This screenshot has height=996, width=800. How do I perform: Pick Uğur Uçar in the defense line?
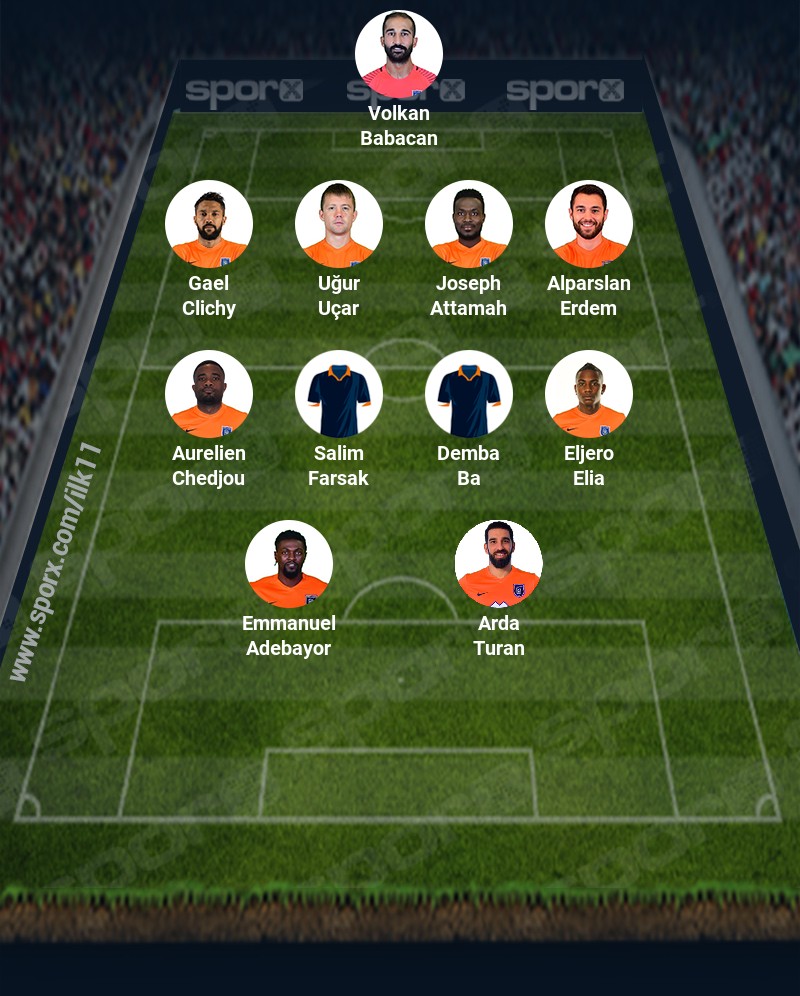coord(338,224)
